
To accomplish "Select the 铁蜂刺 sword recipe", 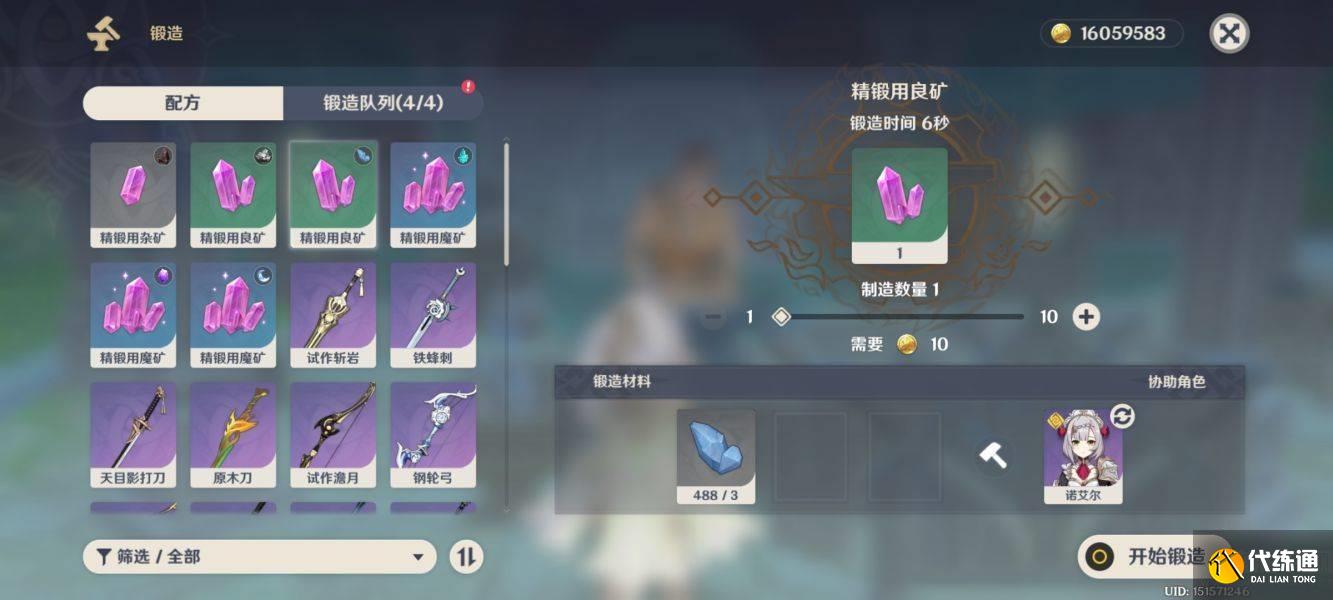I will point(433,314).
